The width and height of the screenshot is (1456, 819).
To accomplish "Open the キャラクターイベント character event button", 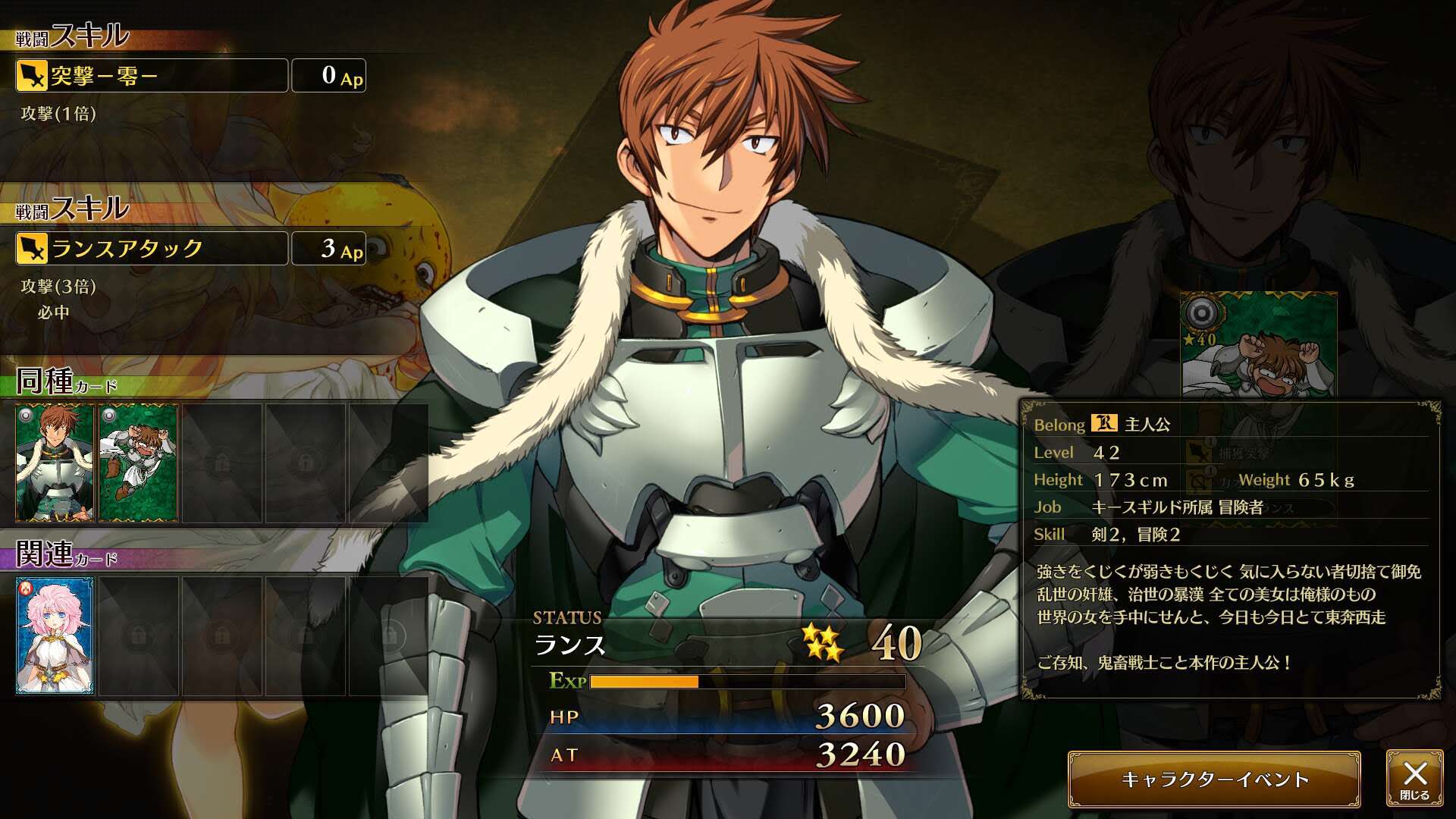I will pyautogui.click(x=1214, y=780).
